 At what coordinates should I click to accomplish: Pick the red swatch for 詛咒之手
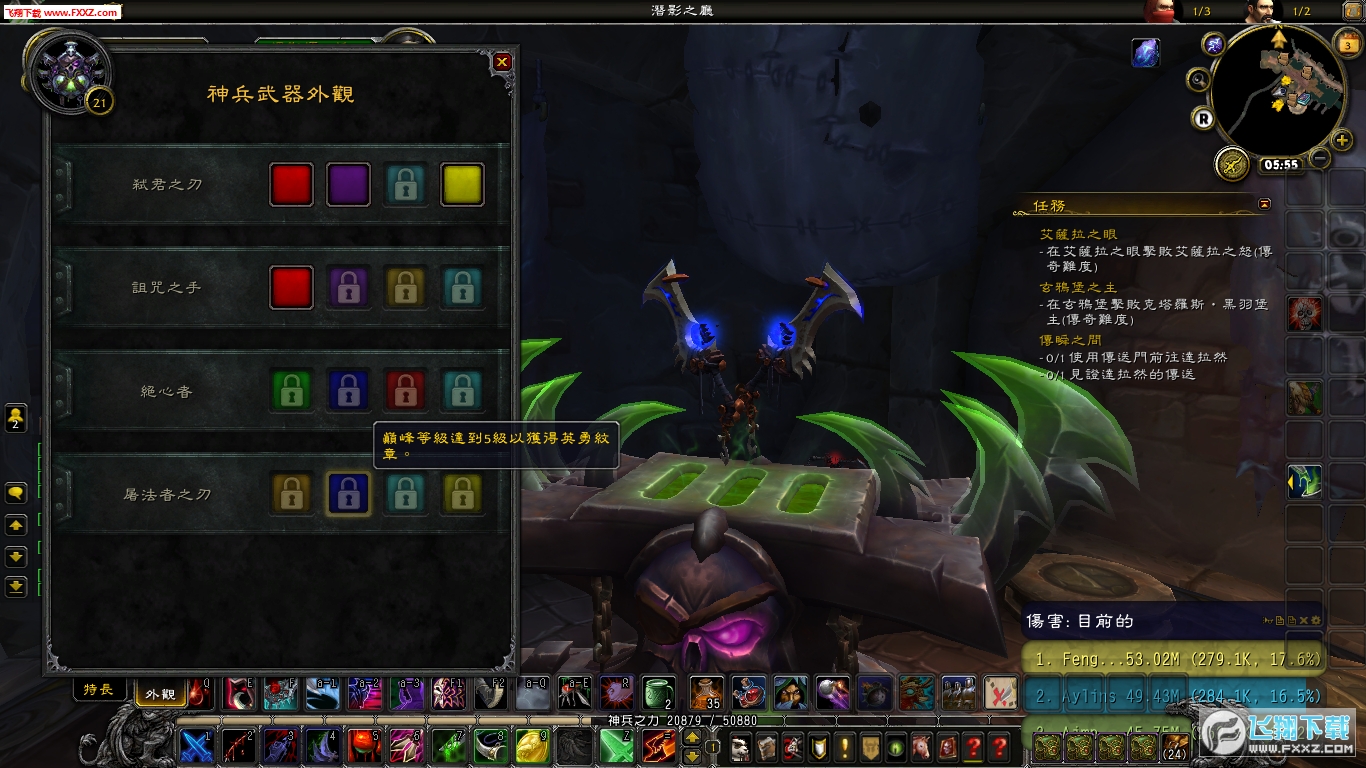(x=291, y=288)
